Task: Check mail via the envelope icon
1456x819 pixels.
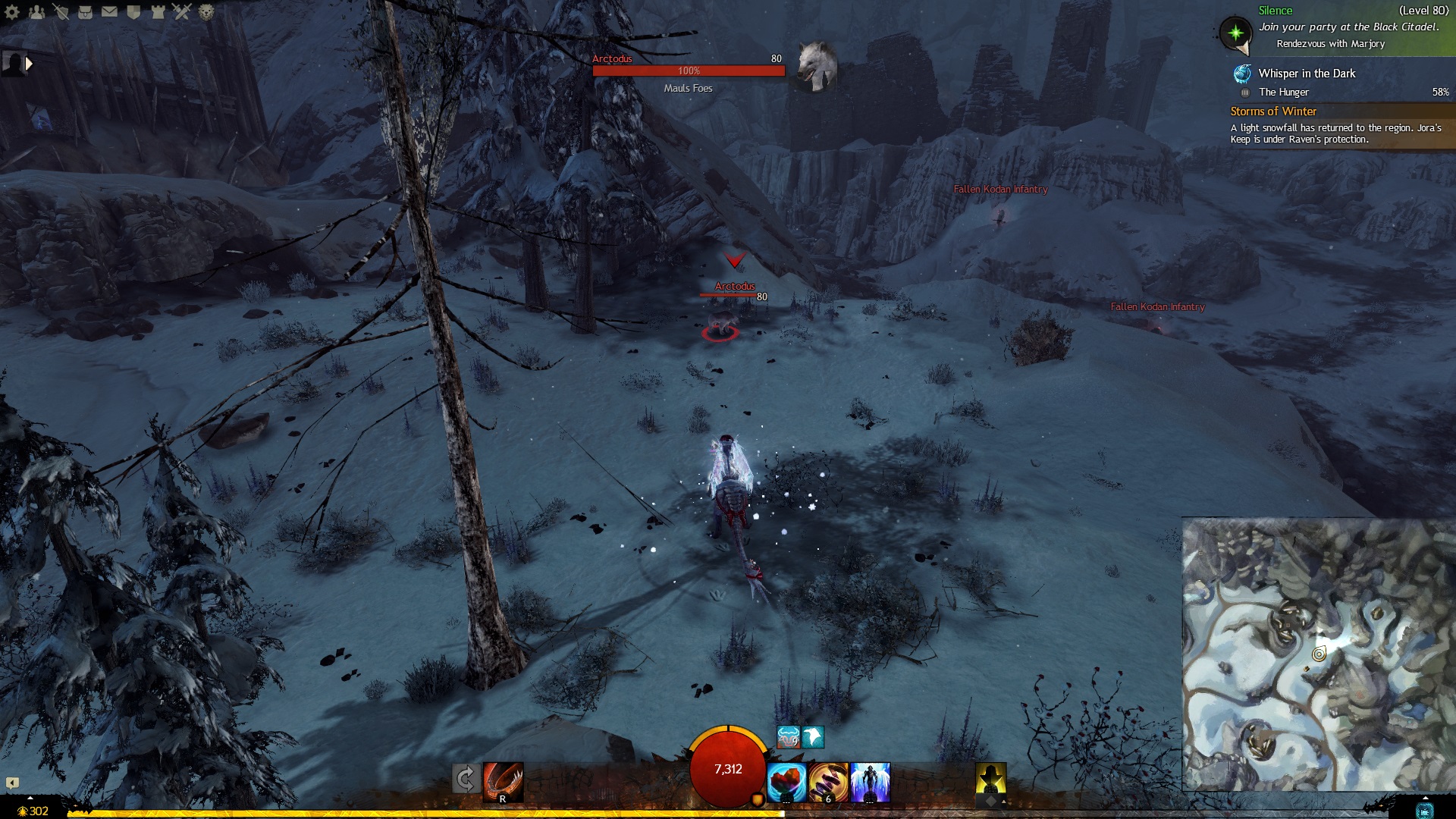Action: (x=109, y=11)
